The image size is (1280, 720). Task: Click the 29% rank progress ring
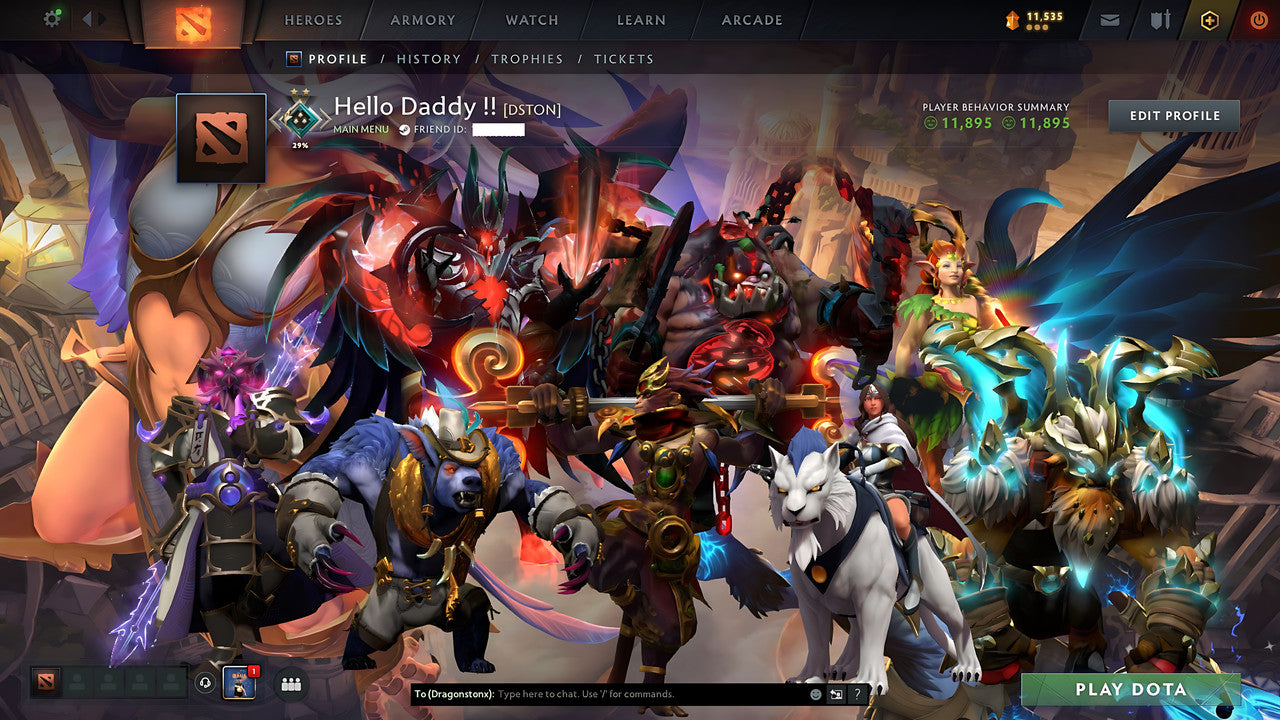[x=299, y=121]
